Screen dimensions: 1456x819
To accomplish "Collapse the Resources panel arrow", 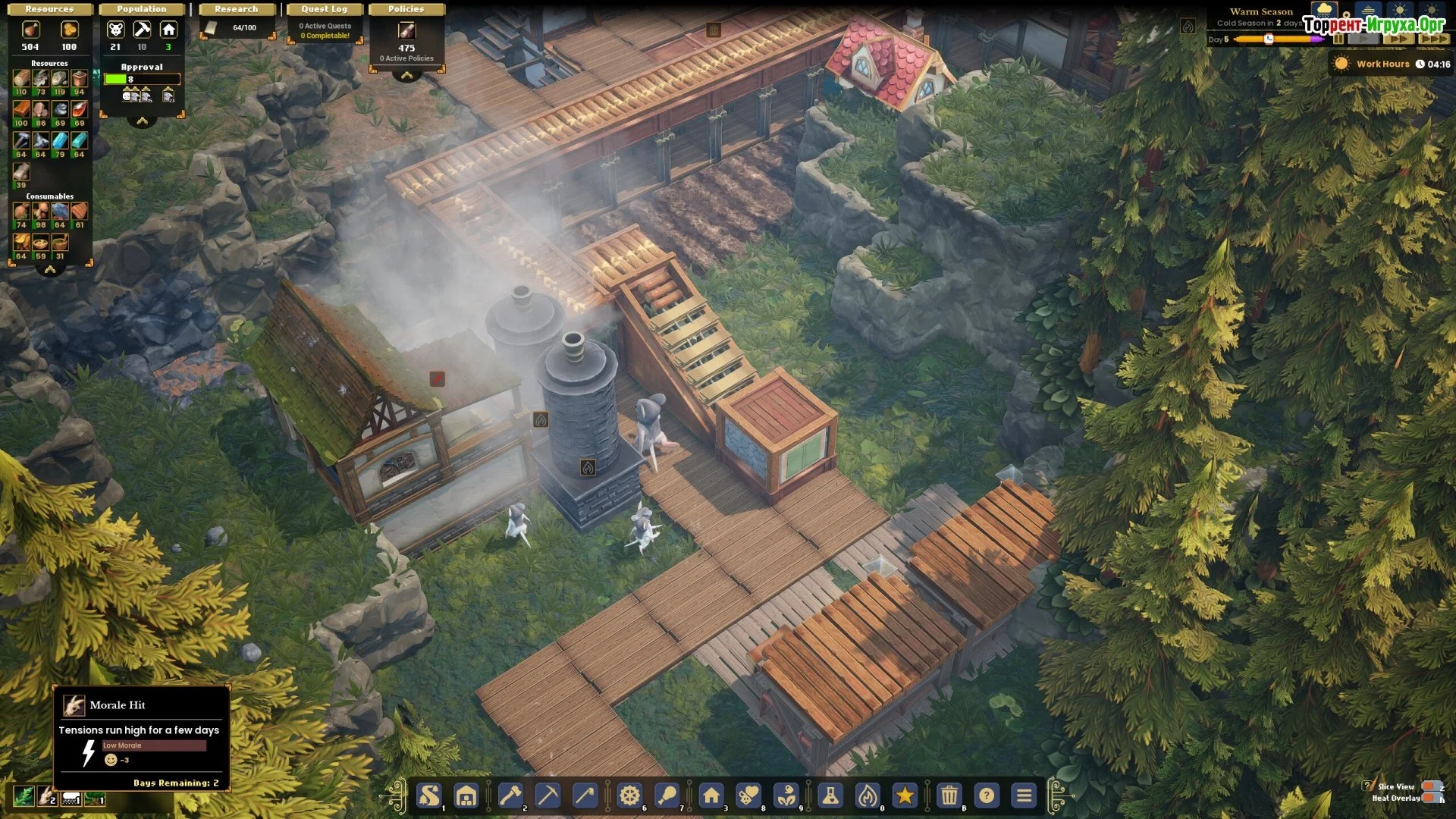I will pyautogui.click(x=50, y=270).
